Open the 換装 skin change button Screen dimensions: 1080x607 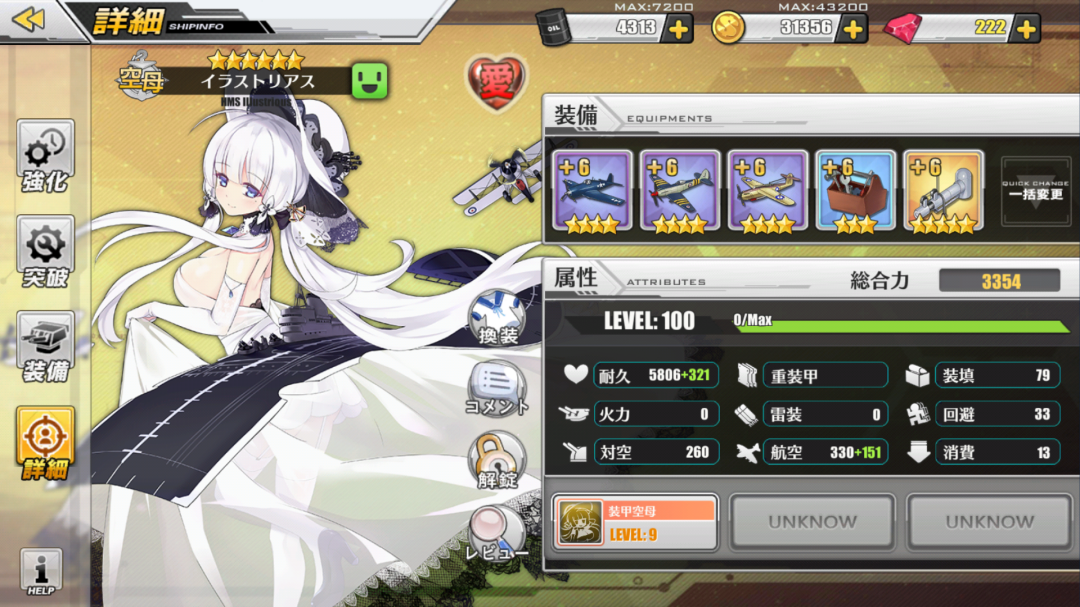click(497, 319)
